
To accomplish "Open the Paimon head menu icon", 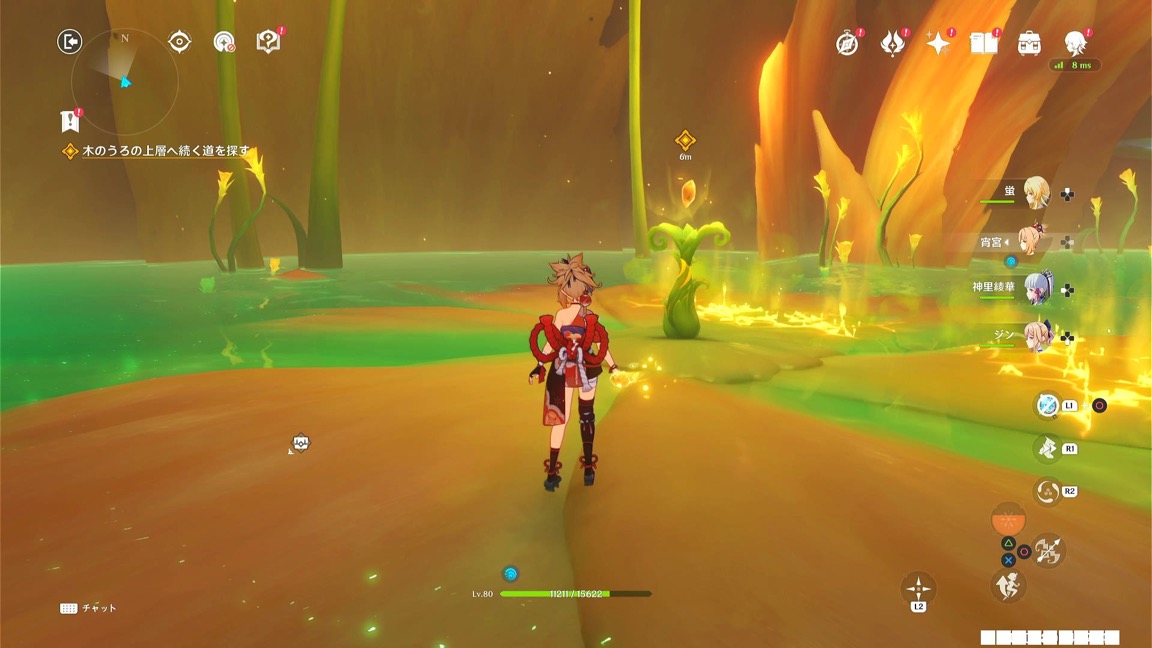I will [x=1075, y=43].
